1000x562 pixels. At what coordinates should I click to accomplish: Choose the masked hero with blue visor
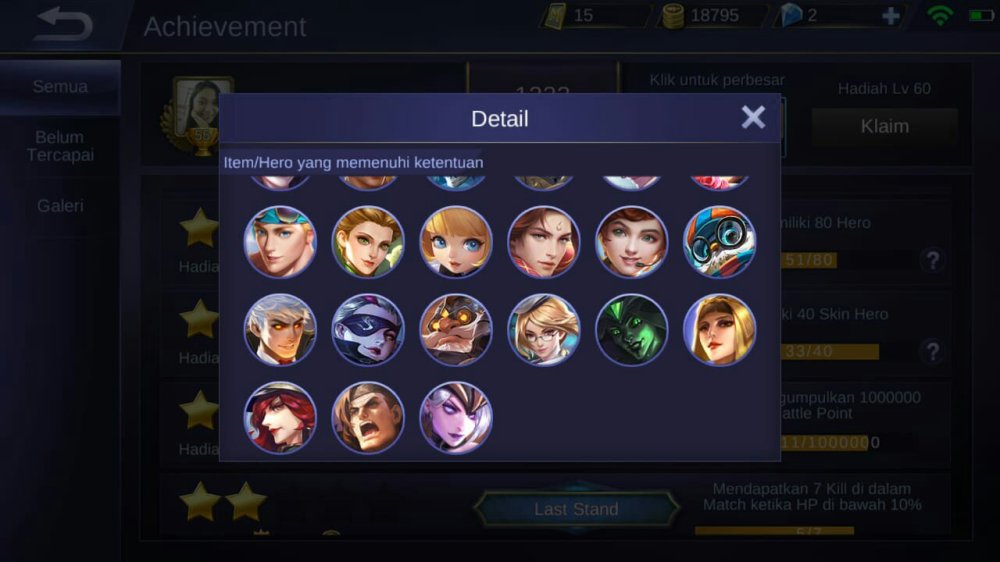point(368,330)
